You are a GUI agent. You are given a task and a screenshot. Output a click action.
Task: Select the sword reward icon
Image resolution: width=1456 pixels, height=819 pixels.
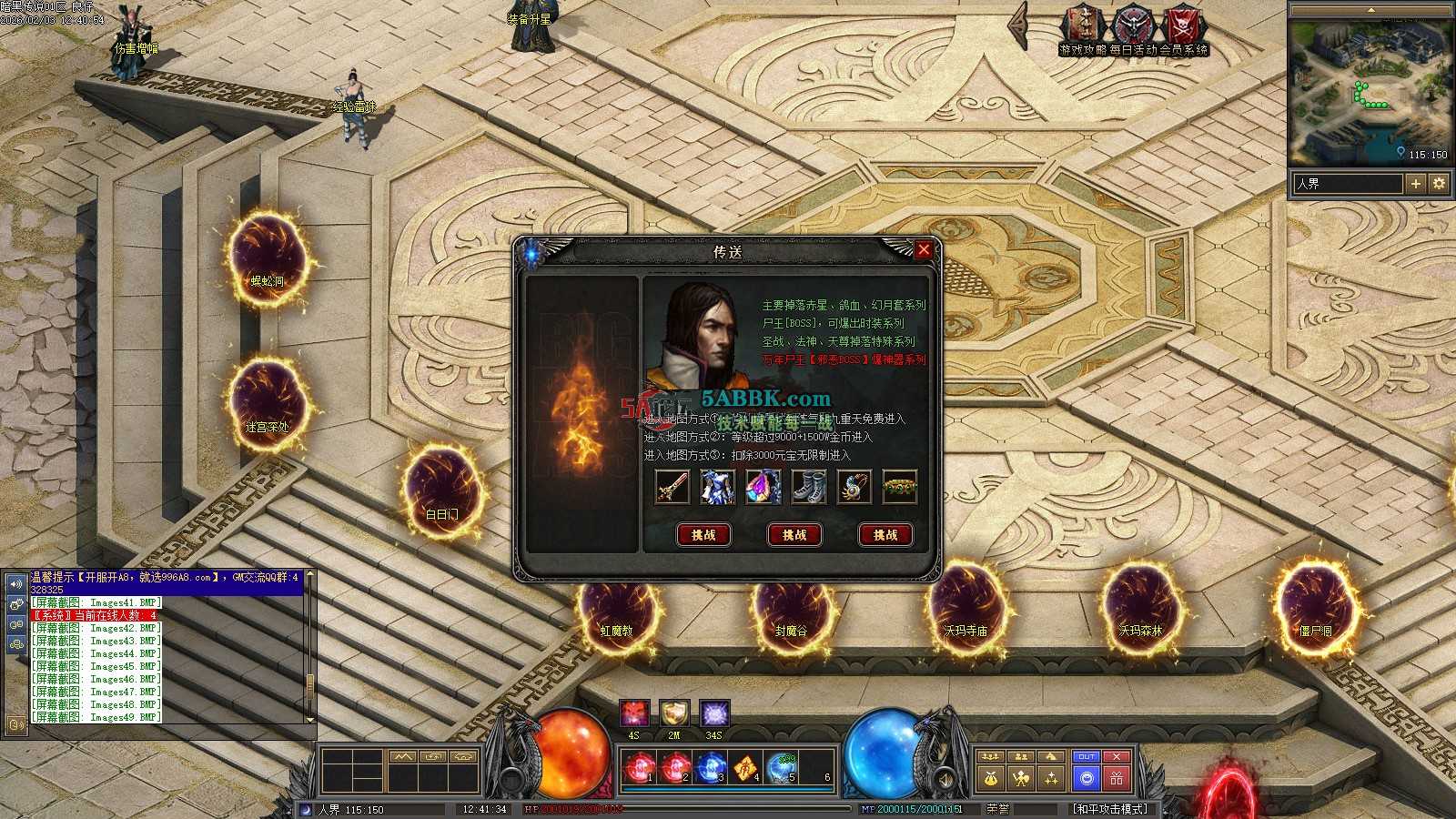672,487
